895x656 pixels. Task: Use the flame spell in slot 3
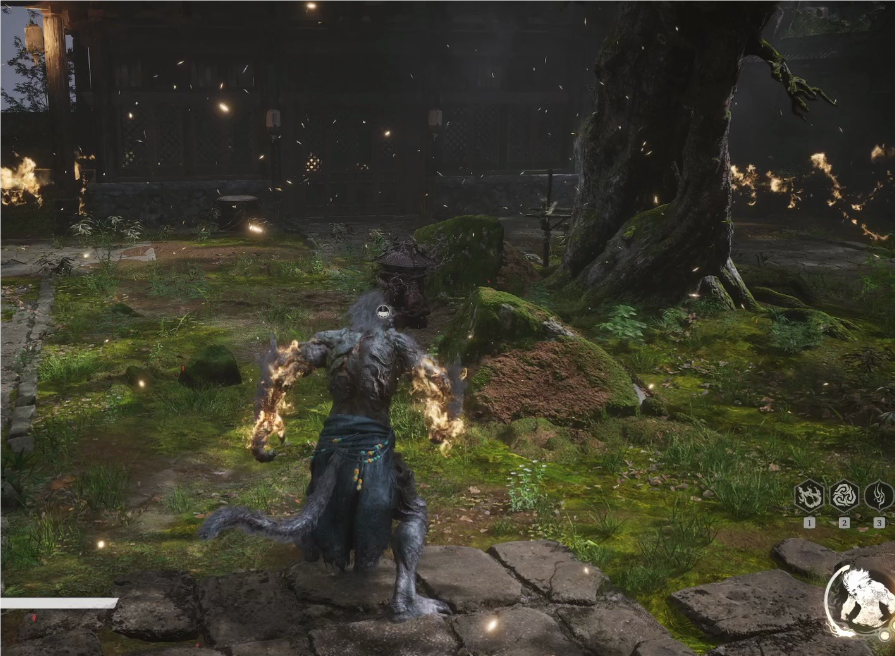click(879, 495)
